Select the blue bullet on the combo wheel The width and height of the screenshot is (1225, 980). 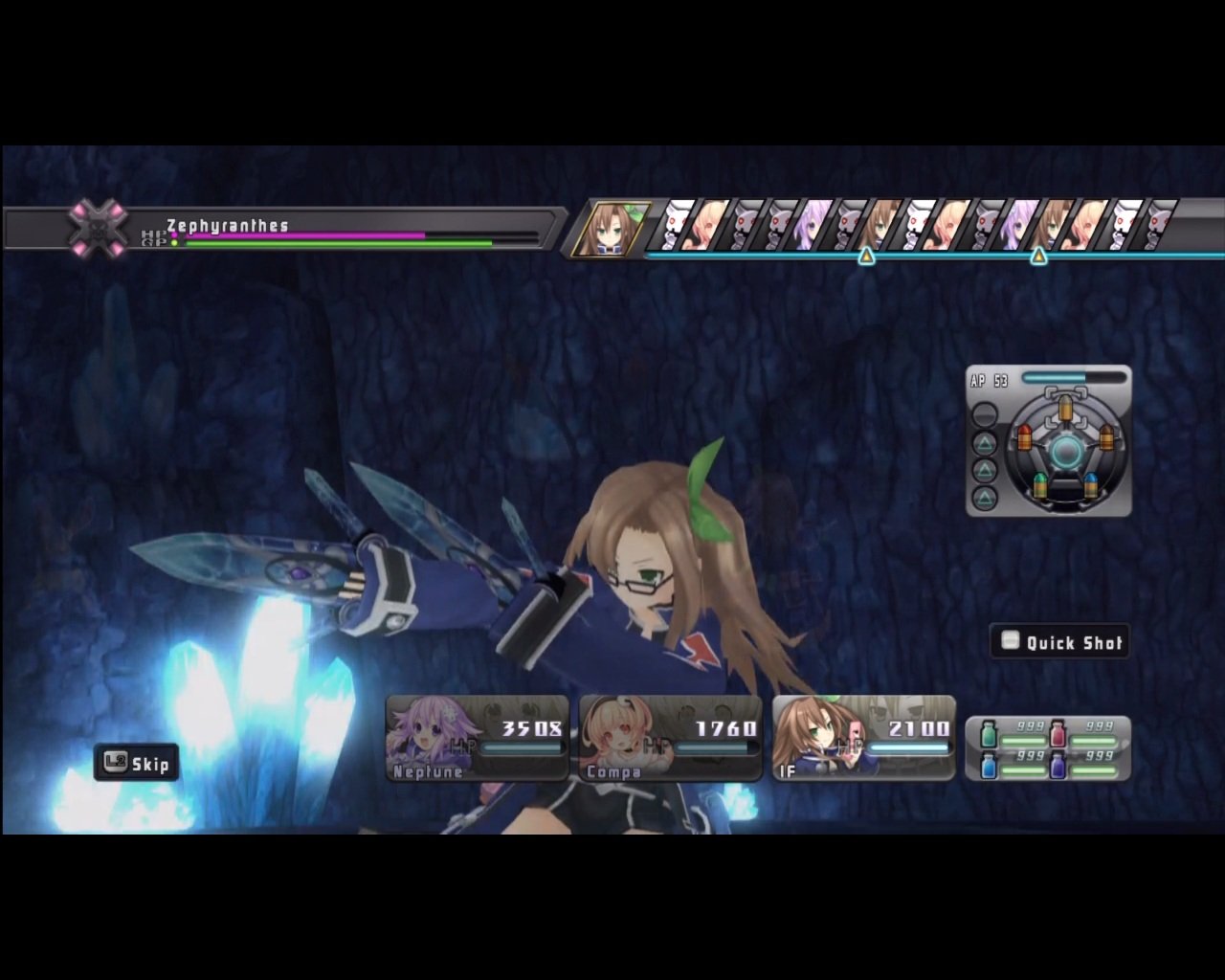[x=1091, y=484]
